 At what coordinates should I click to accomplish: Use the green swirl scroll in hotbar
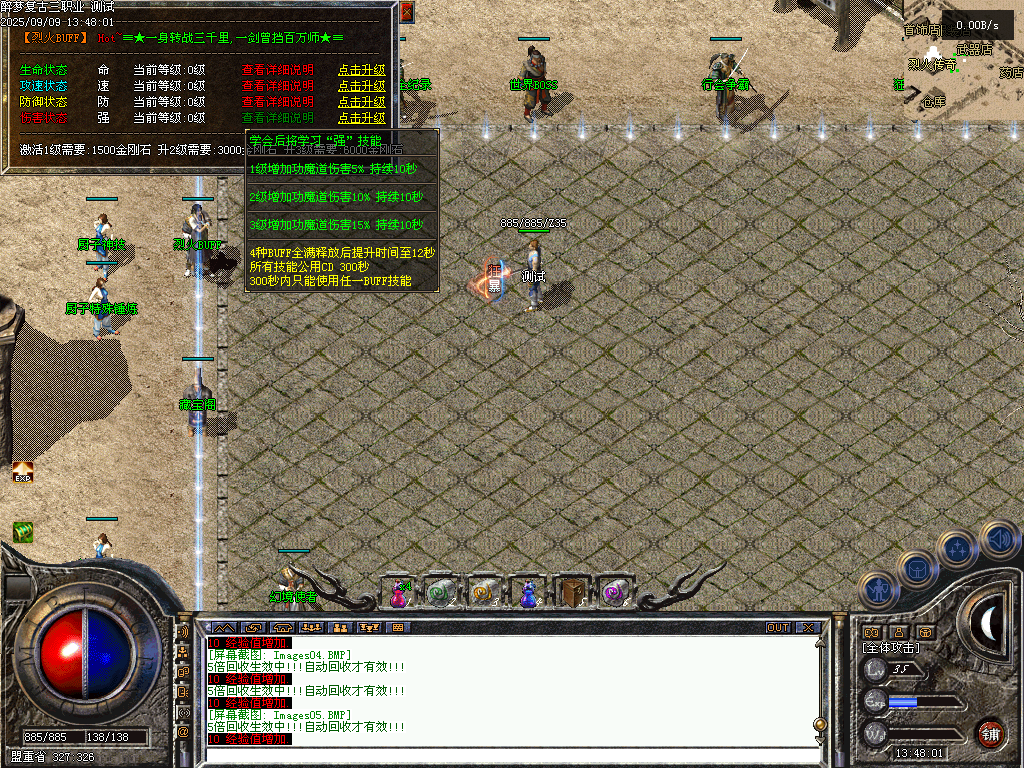441,593
